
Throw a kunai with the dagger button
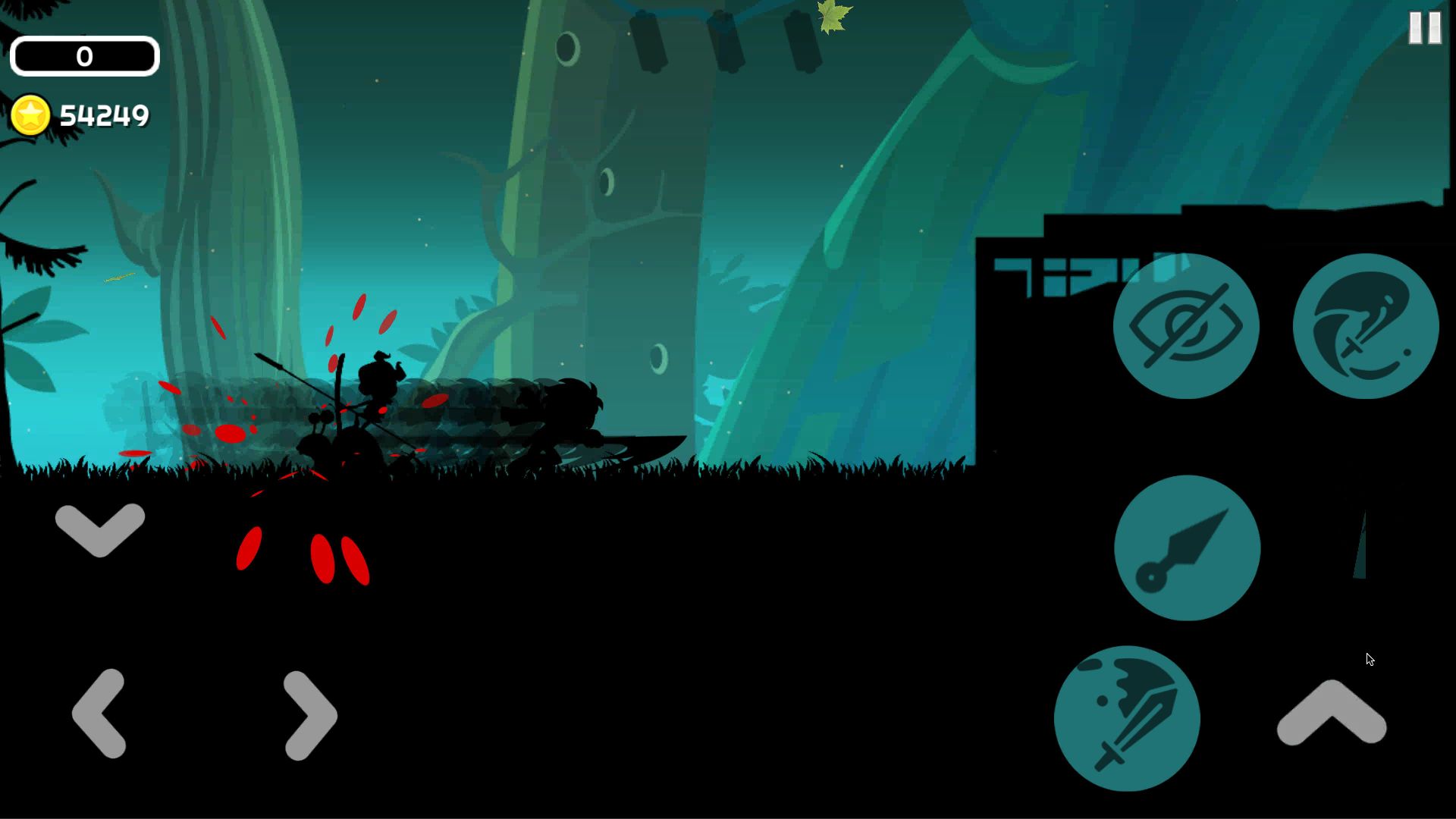[x=1187, y=548]
